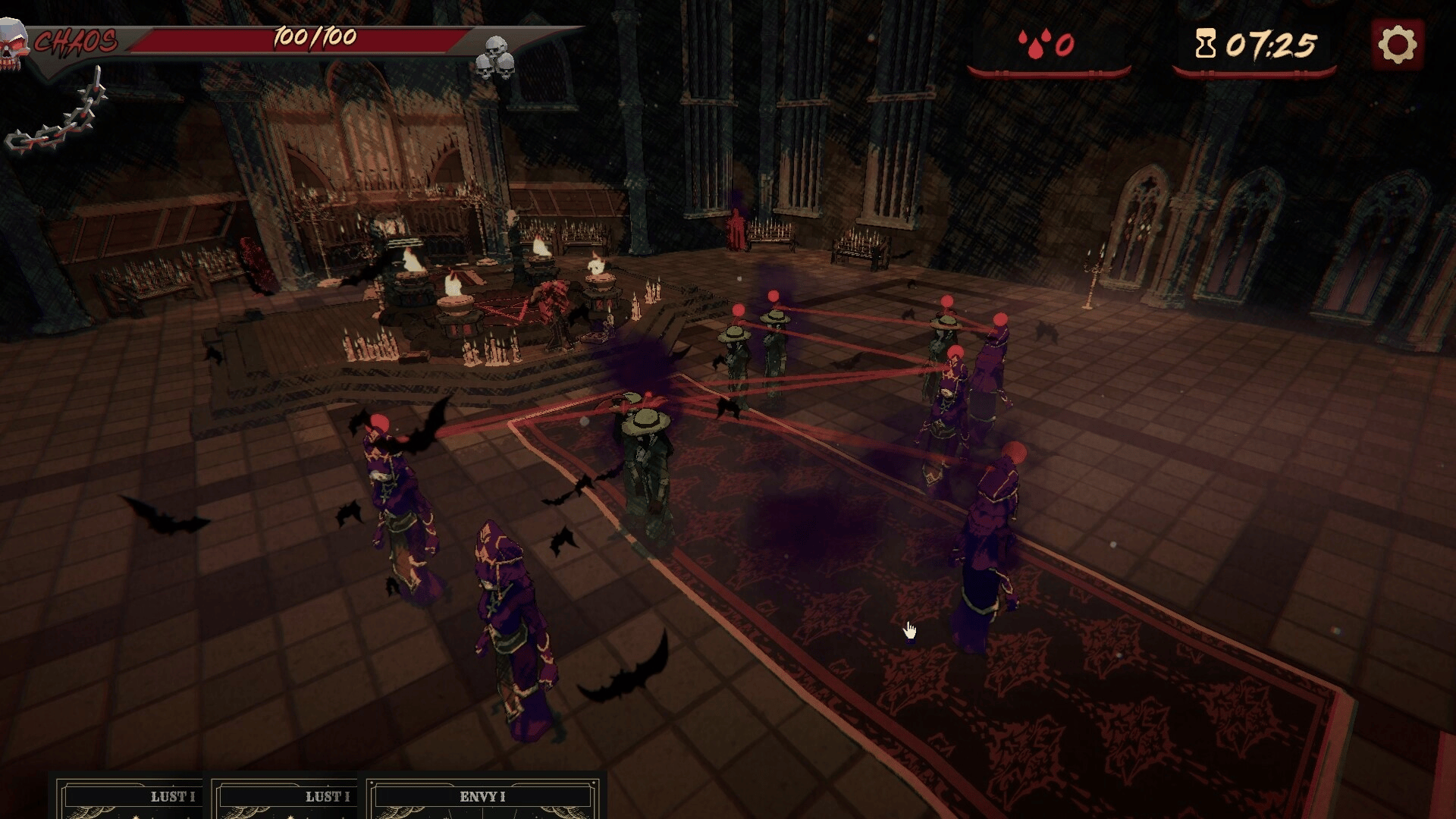
Task: Open the gear settings menu
Action: click(x=1397, y=45)
